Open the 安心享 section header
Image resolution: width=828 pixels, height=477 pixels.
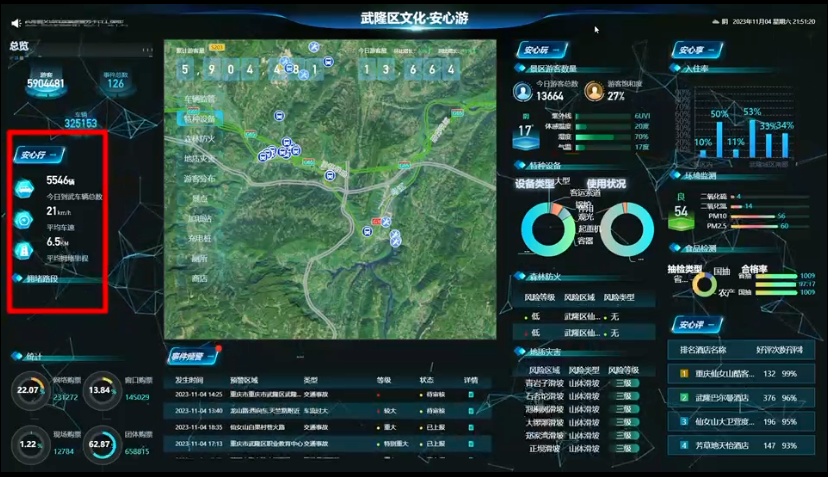pyautogui.click(x=692, y=50)
